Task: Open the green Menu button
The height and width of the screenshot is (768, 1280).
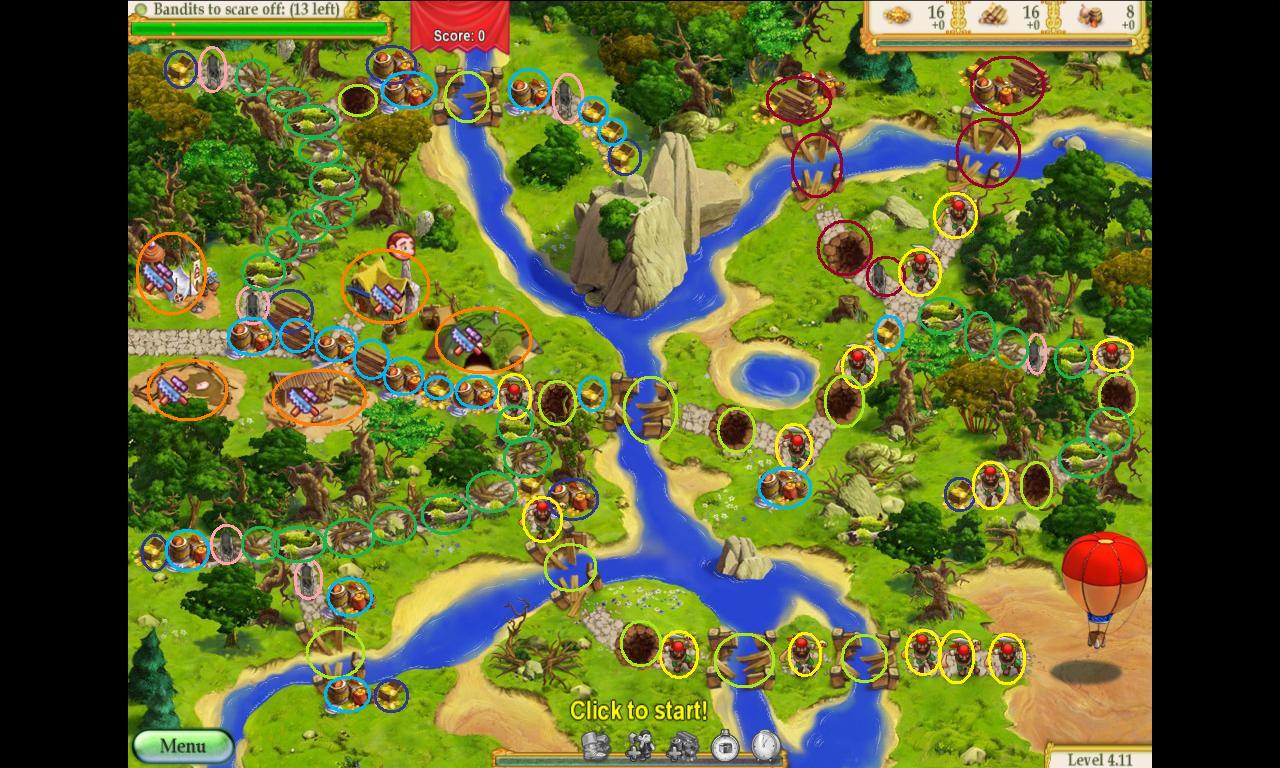Action: click(x=183, y=746)
